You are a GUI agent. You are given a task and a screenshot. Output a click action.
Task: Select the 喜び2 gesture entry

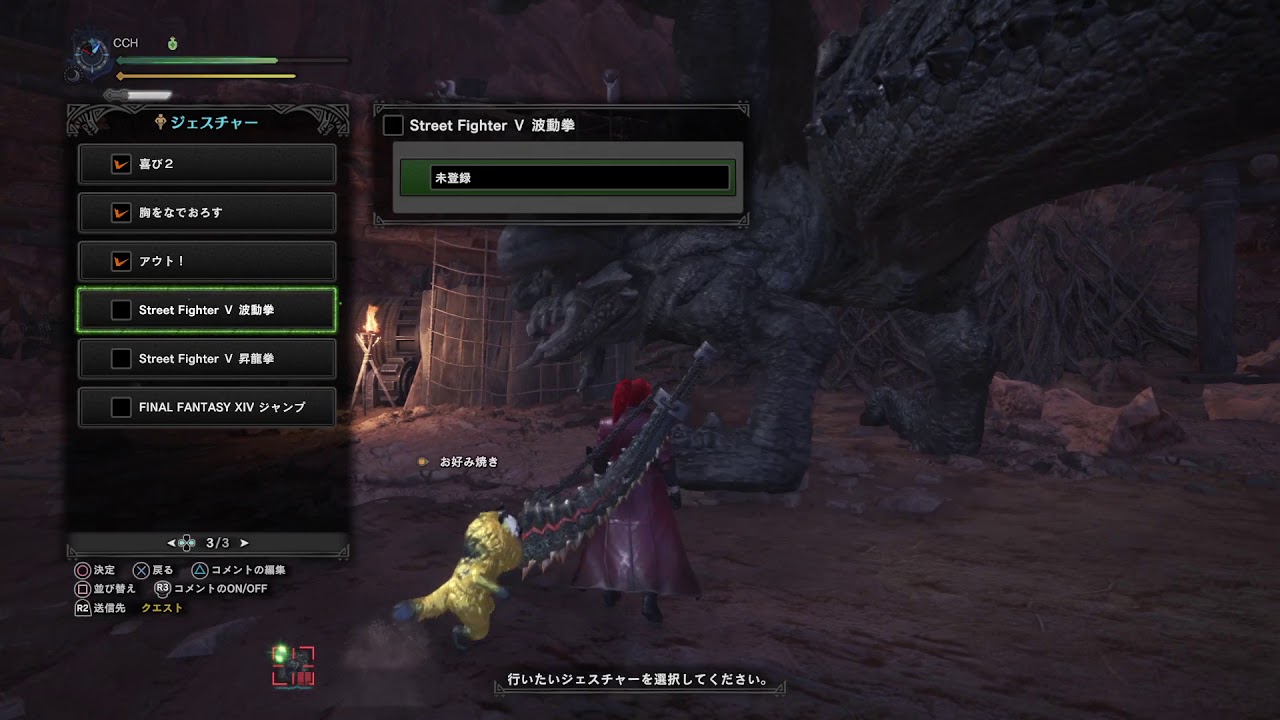point(207,164)
